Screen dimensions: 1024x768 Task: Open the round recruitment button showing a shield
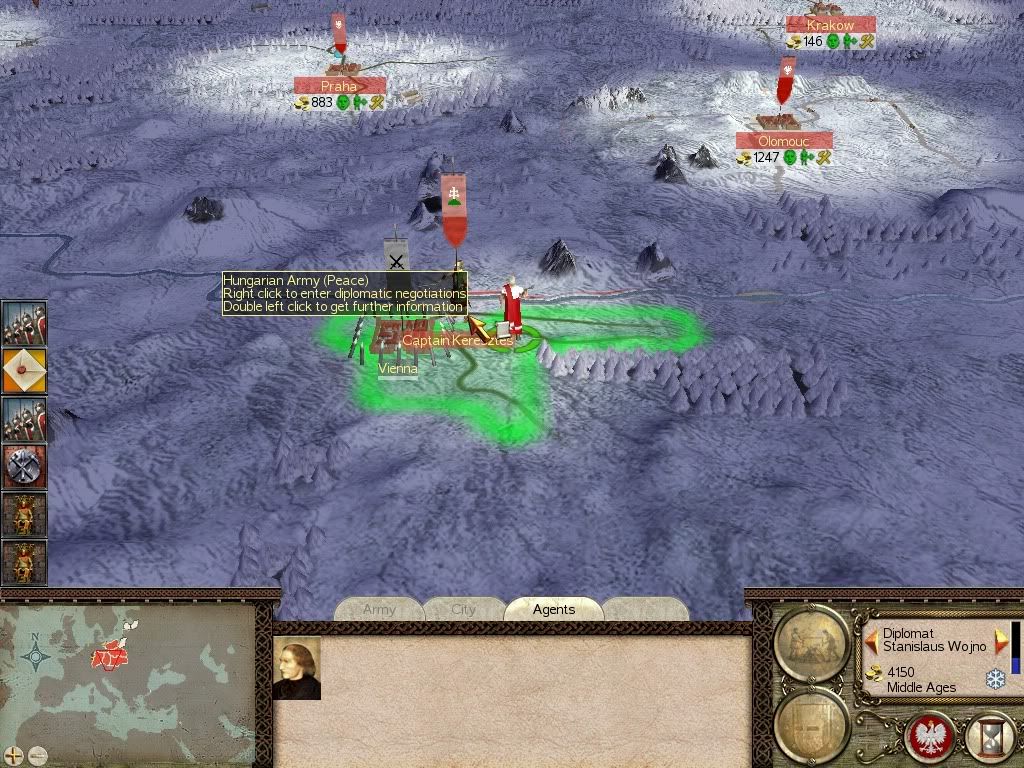(813, 723)
